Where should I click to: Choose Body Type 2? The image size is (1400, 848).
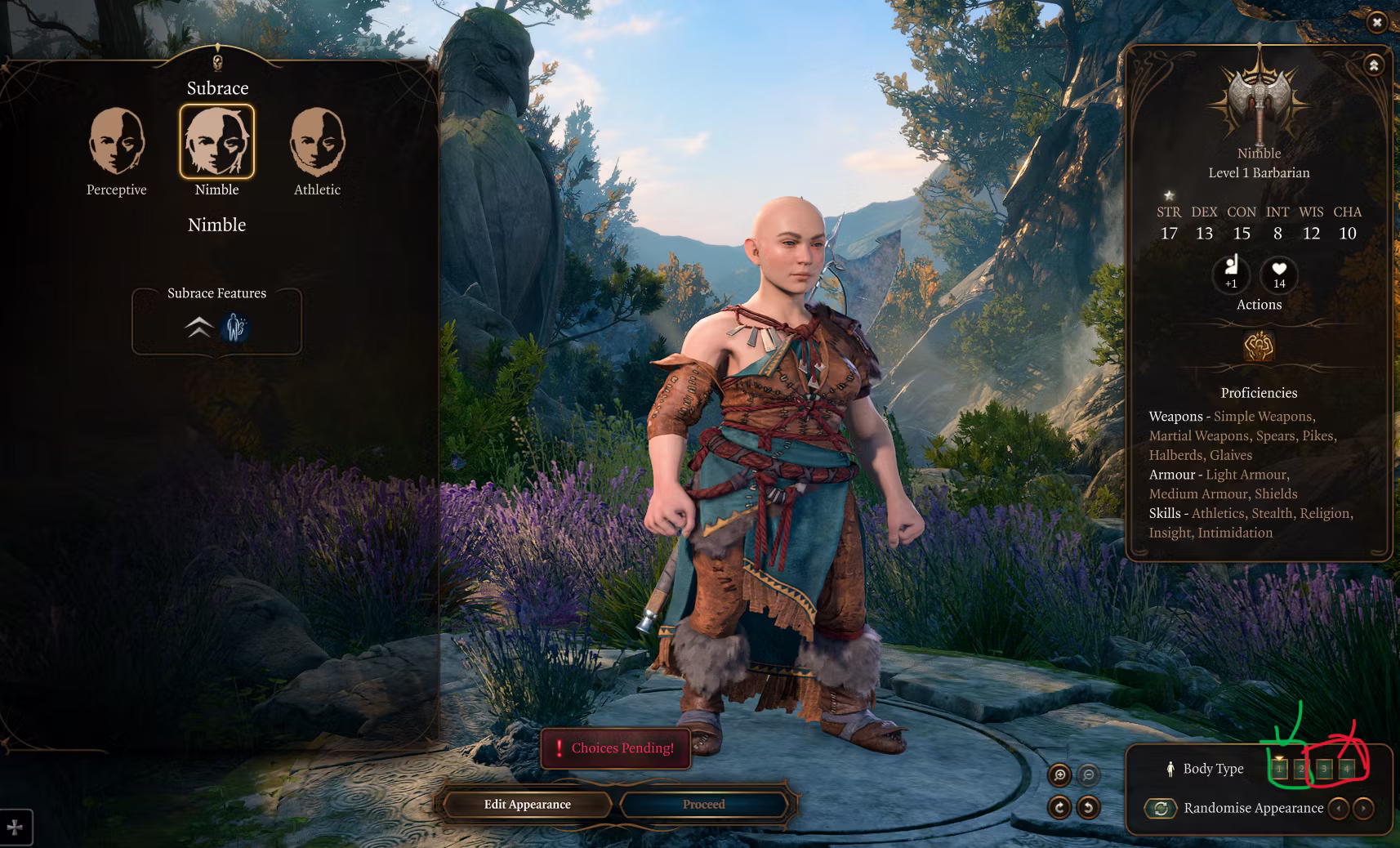pos(1301,769)
